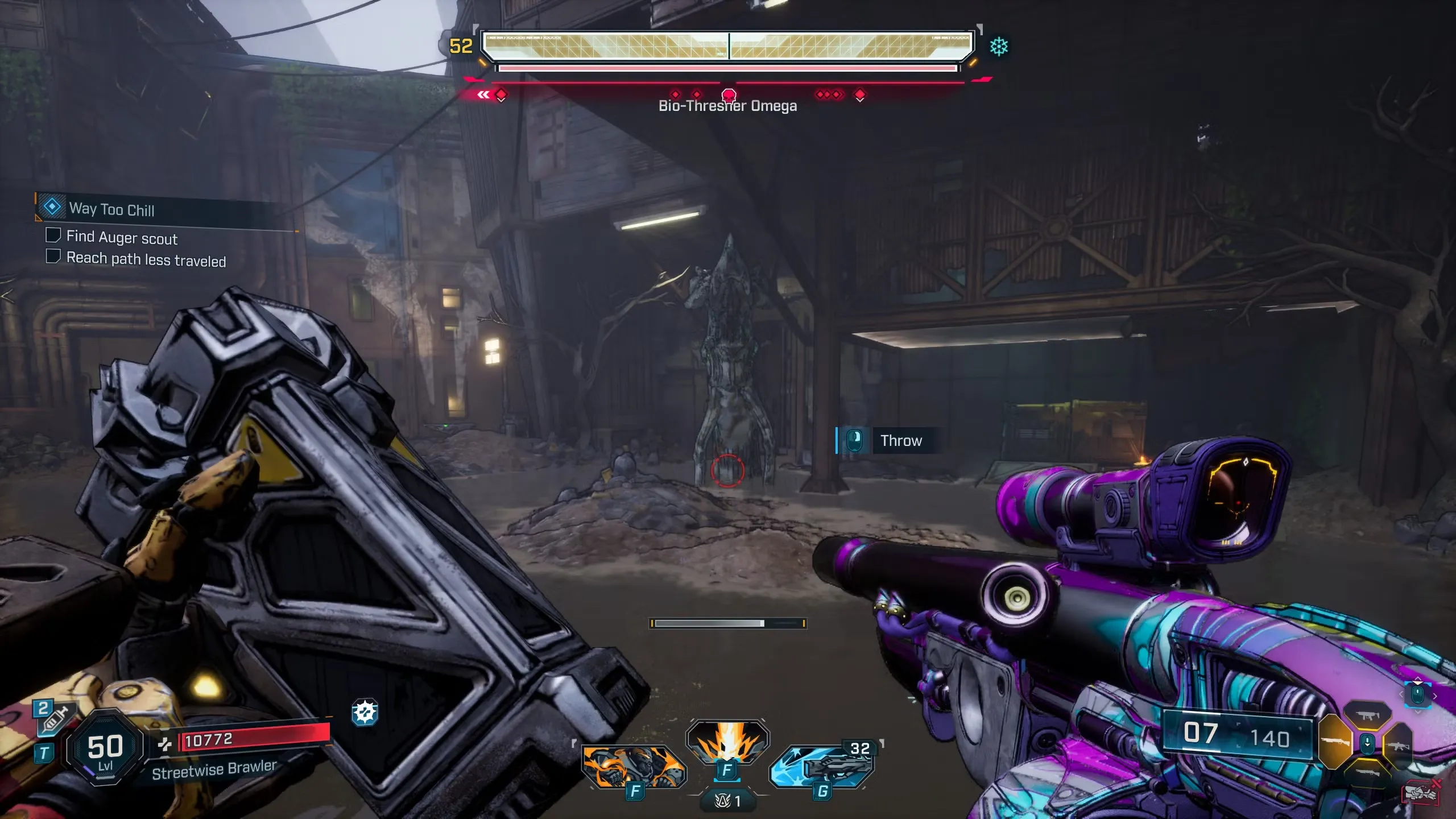
Task: Use the blue cryo launcher ordnance icon
Action: tap(822, 768)
